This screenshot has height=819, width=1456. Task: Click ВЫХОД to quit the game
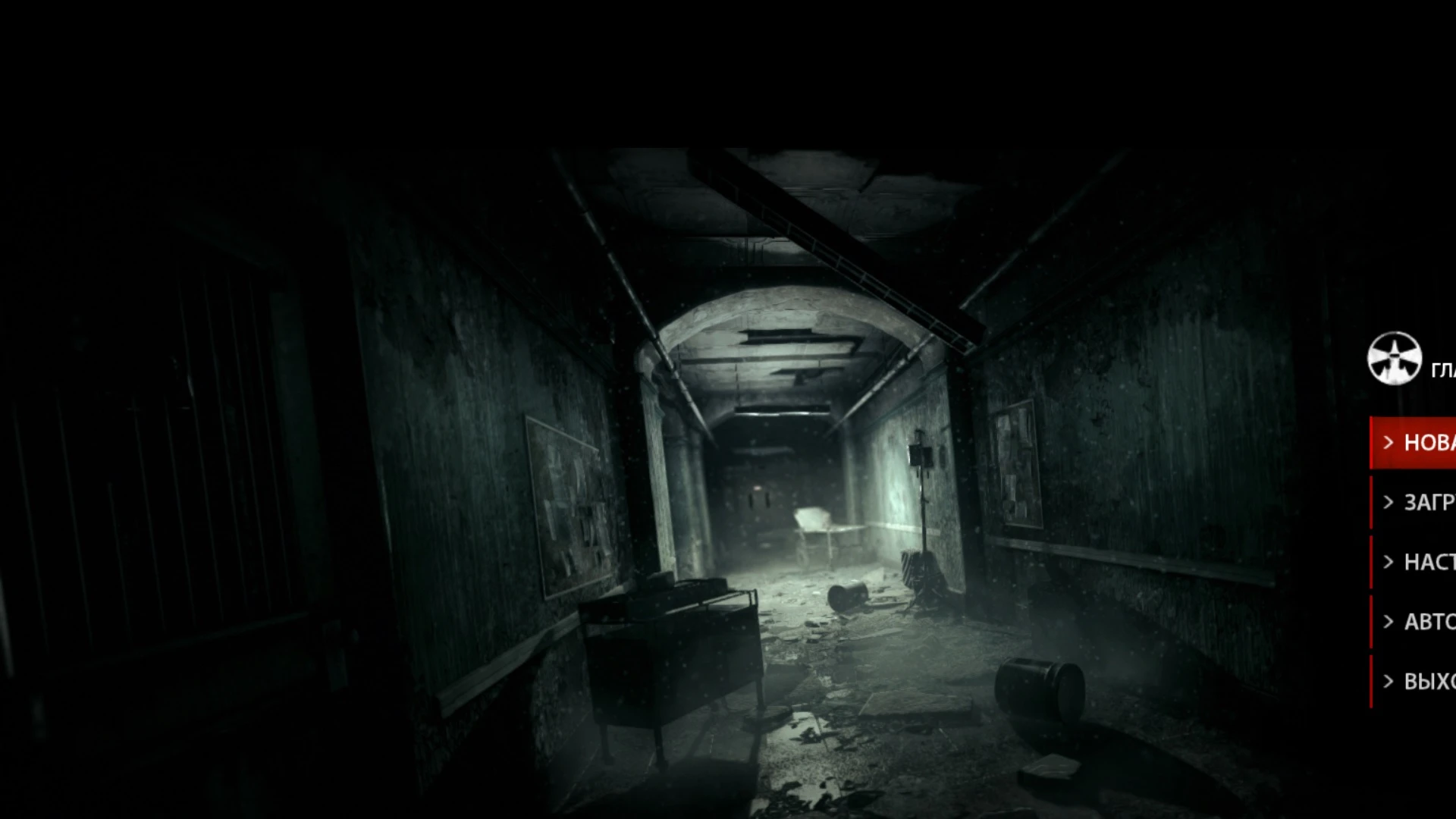1429,680
